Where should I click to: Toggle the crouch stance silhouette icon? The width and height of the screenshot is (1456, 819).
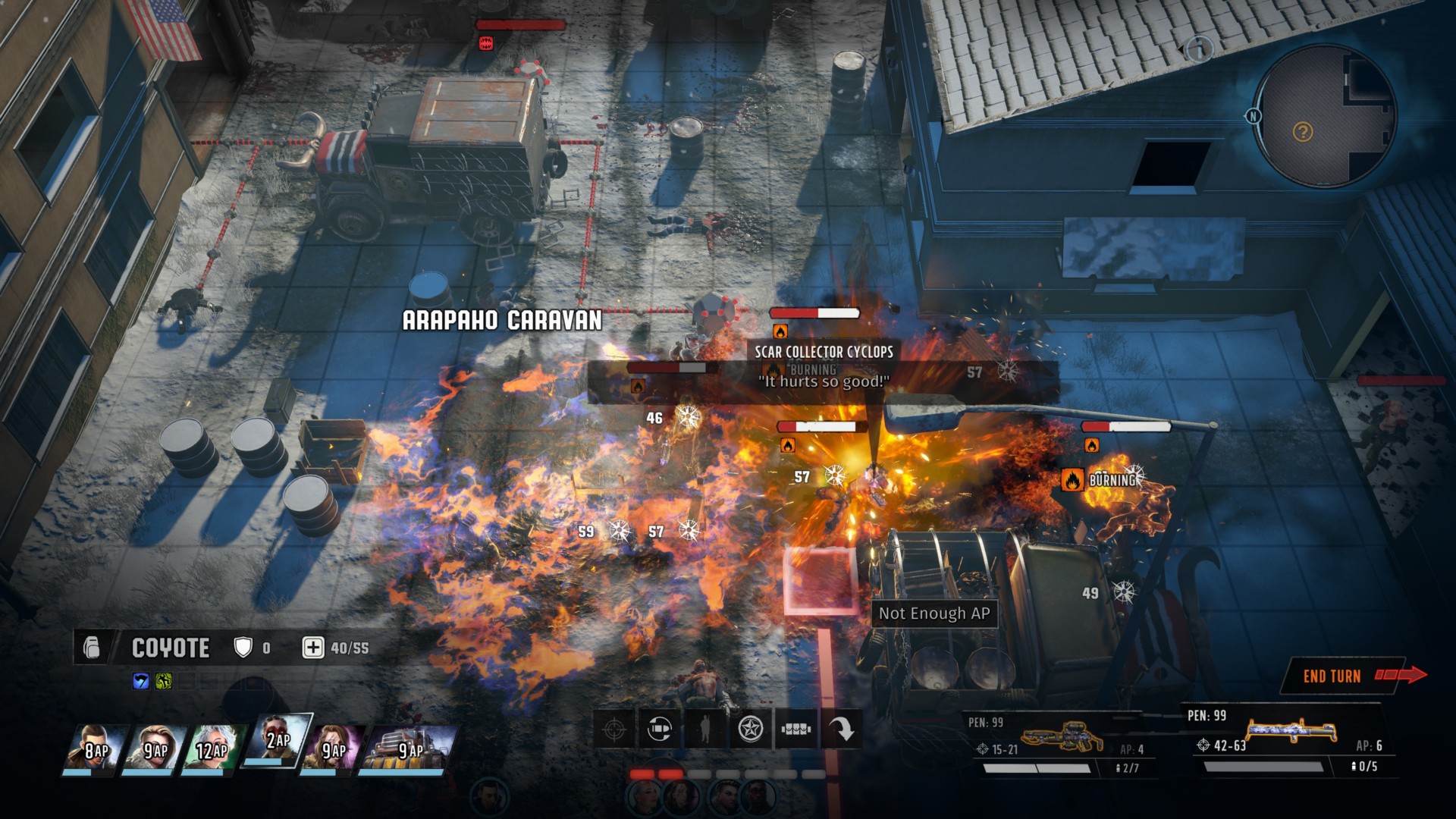(705, 730)
